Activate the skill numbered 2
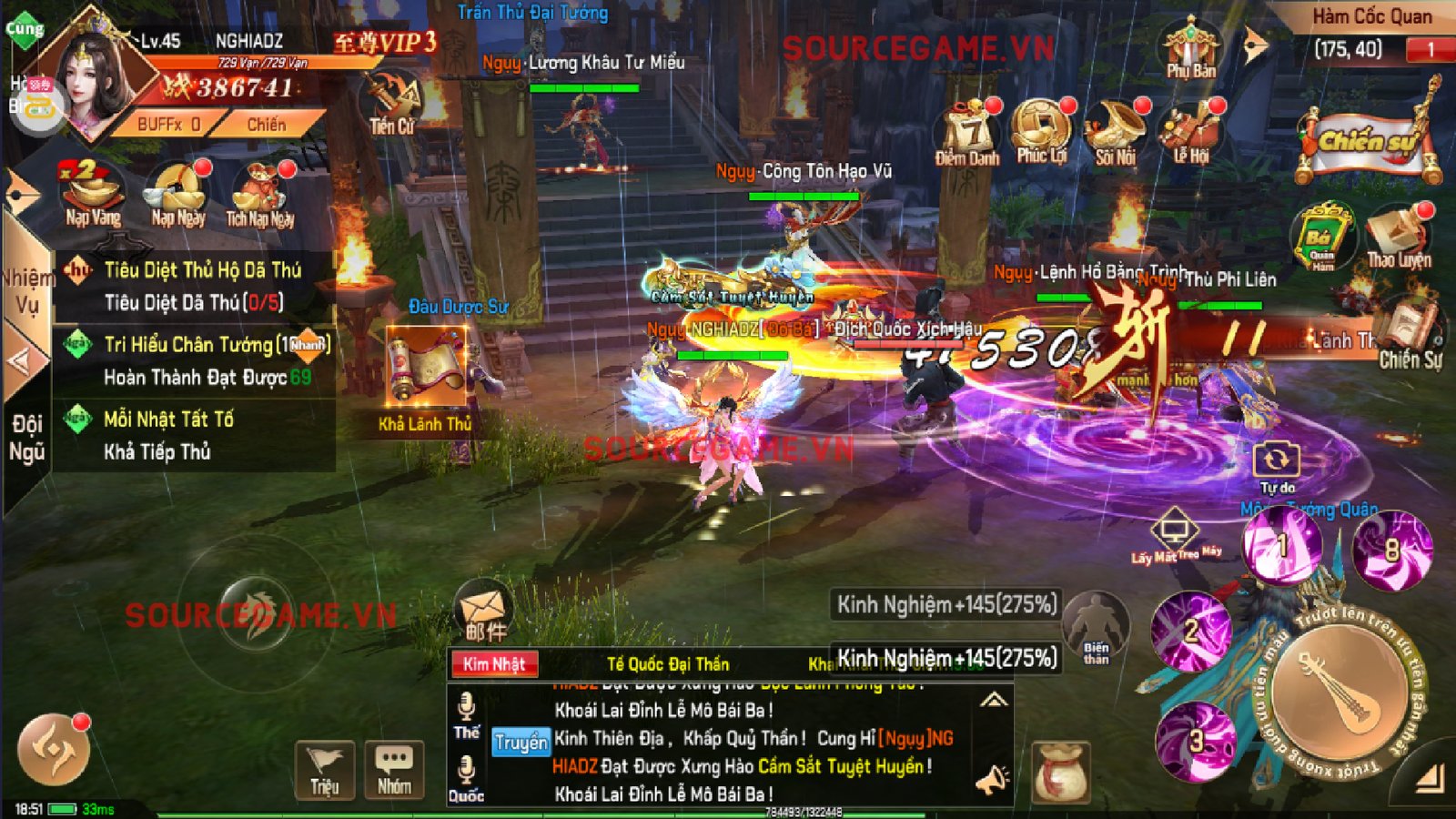The height and width of the screenshot is (819, 1456). pos(1190,630)
